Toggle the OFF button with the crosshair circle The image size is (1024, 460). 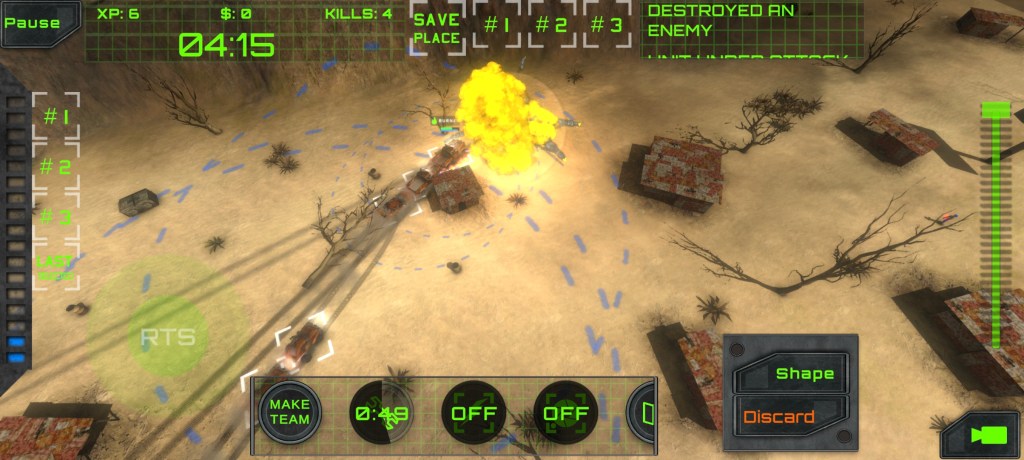click(x=565, y=411)
